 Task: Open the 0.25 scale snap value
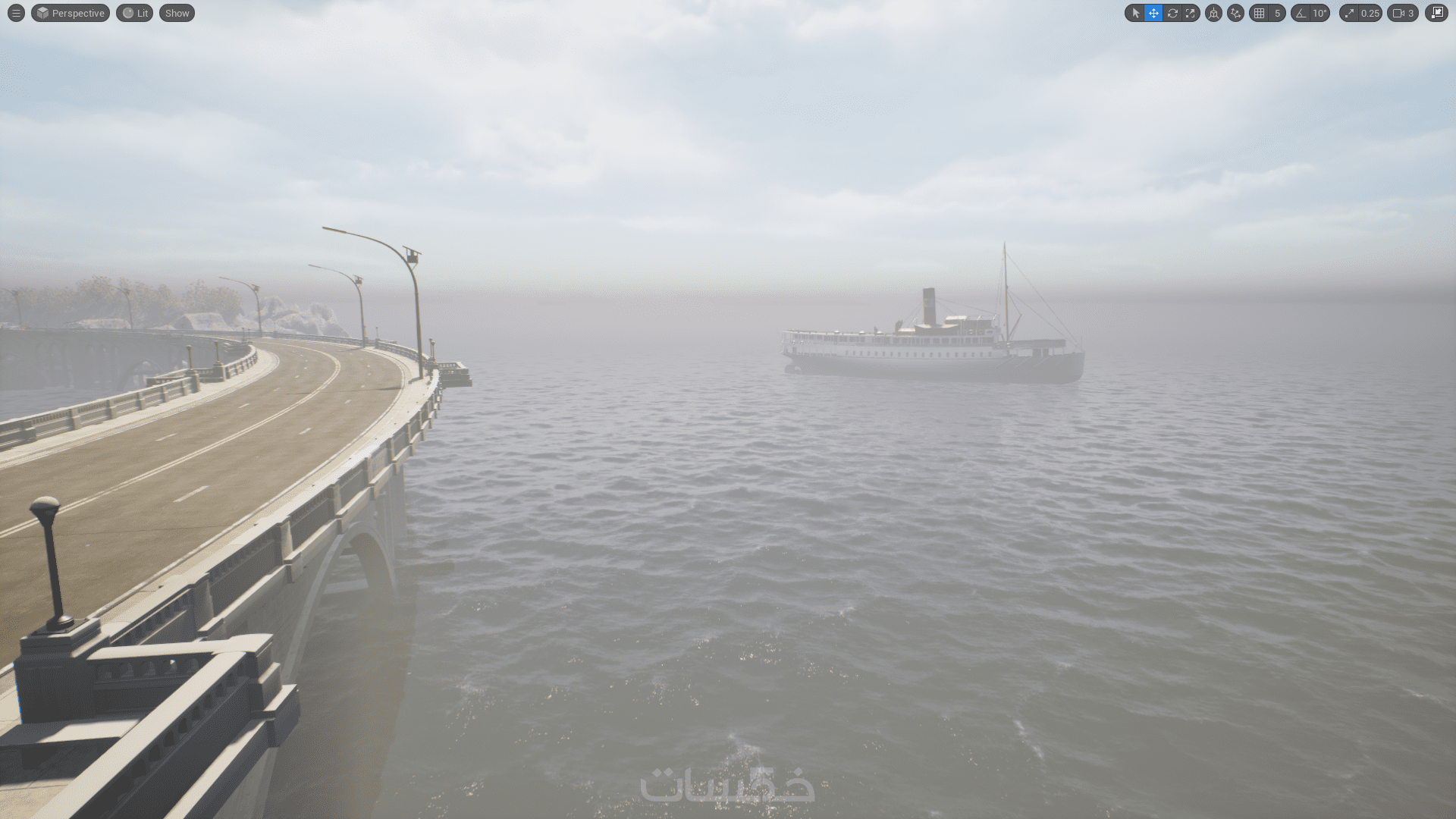tap(1370, 13)
